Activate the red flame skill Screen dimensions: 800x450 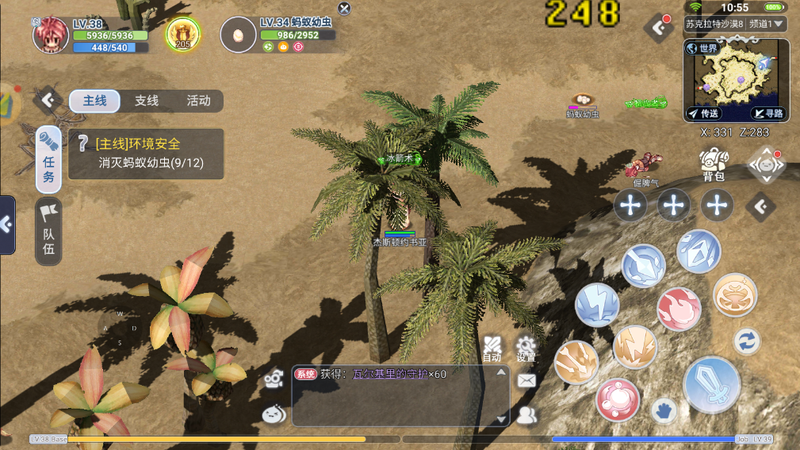(678, 308)
